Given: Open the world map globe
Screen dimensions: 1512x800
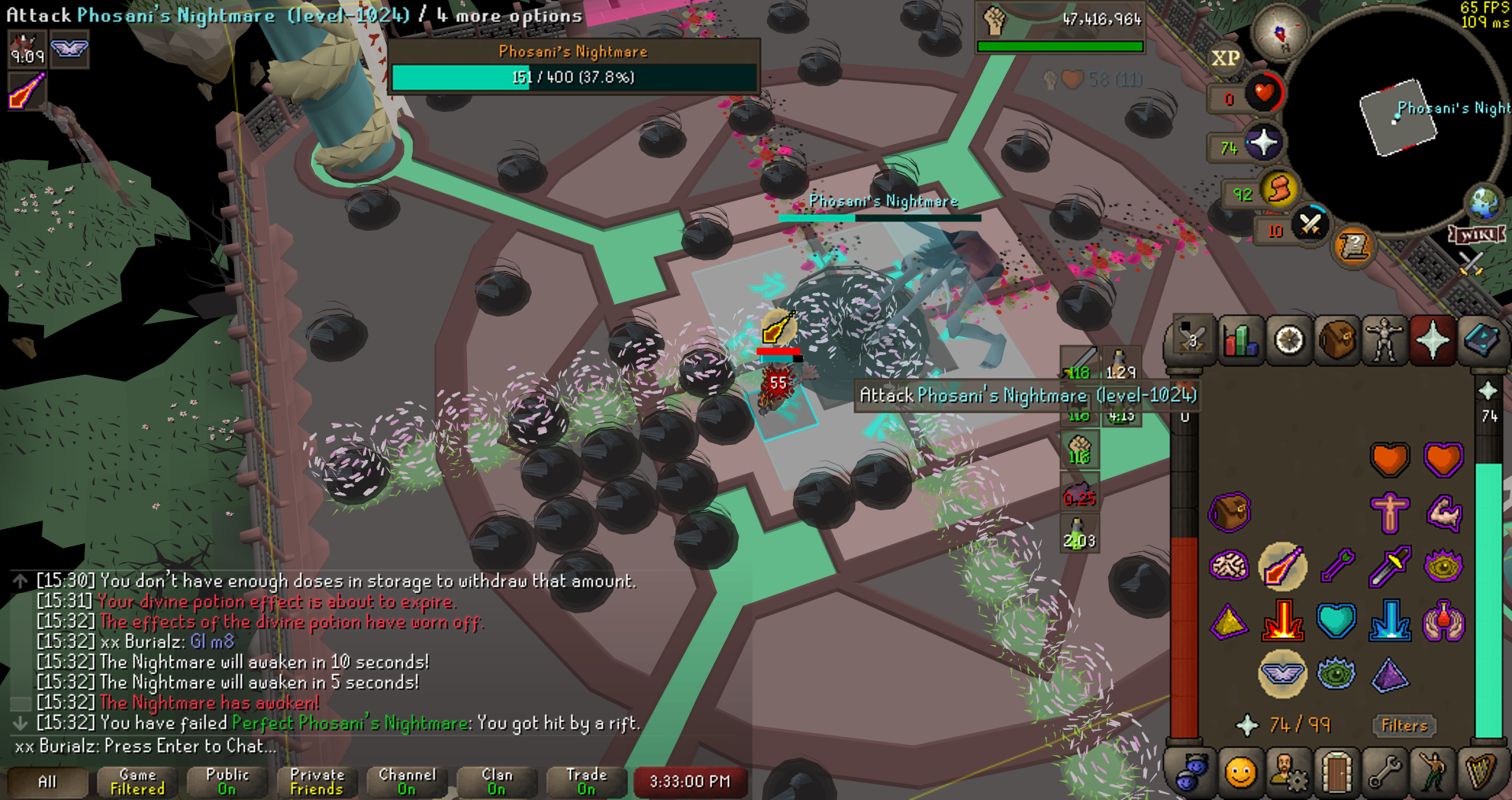Looking at the screenshot, I should (x=1484, y=203).
